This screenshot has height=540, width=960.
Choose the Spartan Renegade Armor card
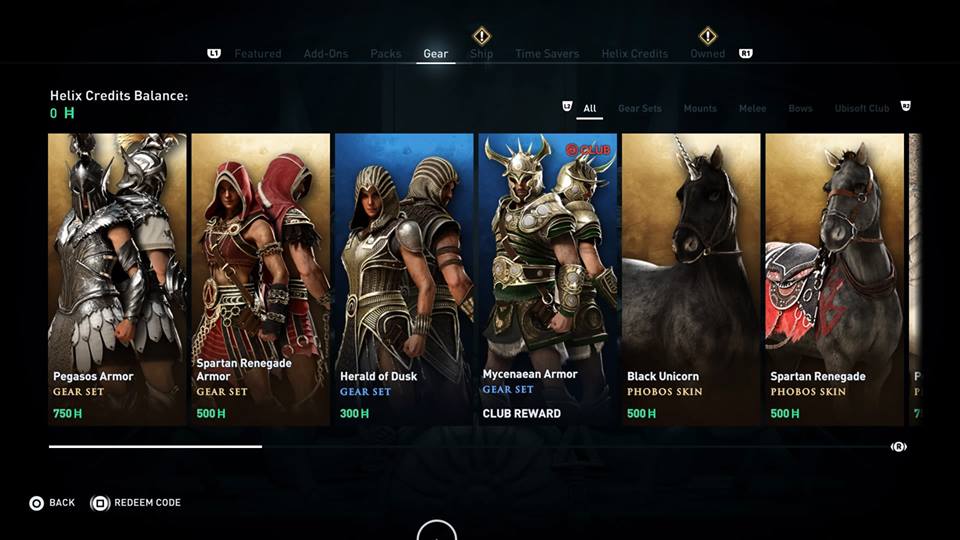click(x=261, y=280)
